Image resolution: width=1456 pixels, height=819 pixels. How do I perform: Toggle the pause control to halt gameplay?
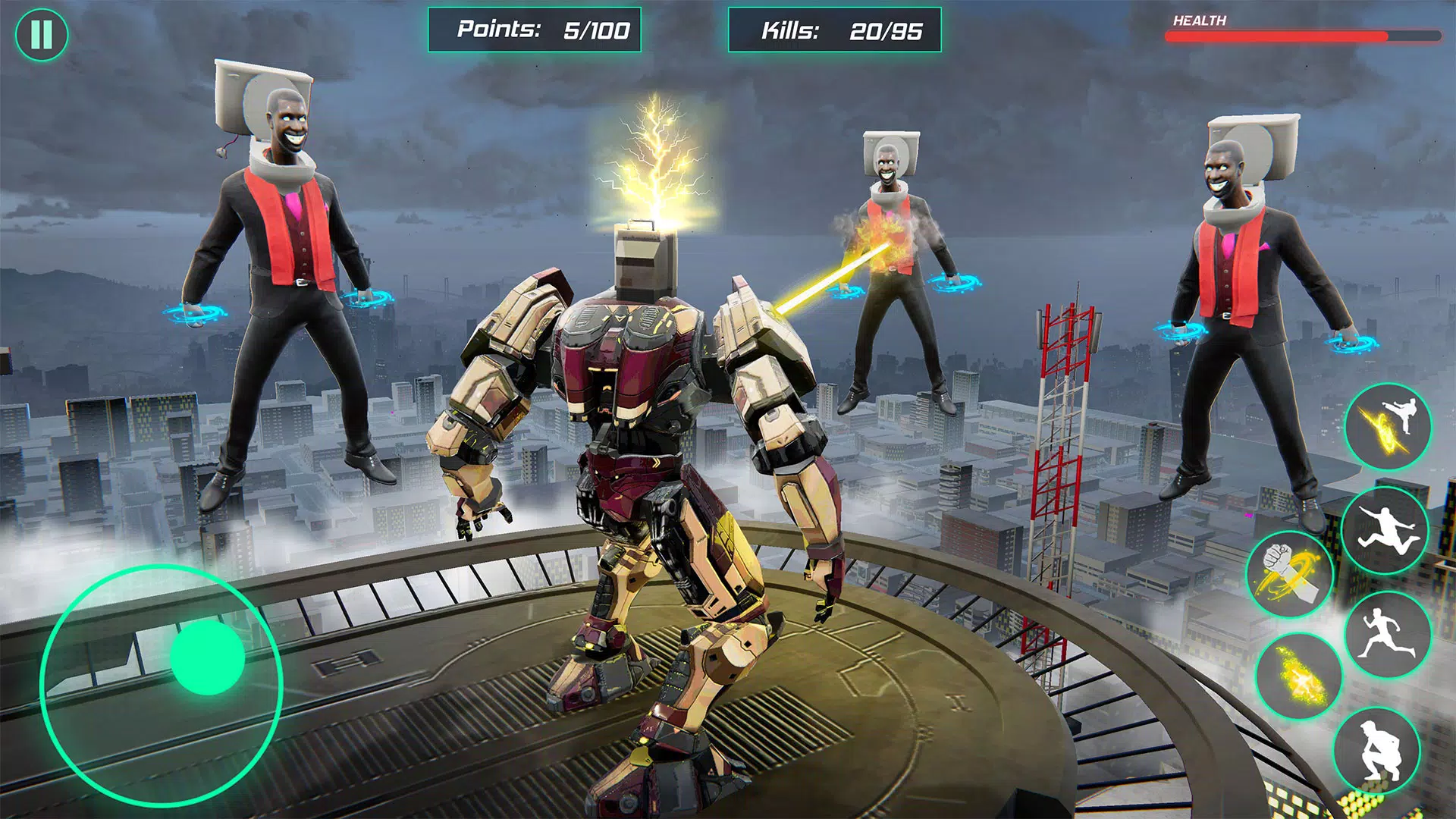coord(43,33)
